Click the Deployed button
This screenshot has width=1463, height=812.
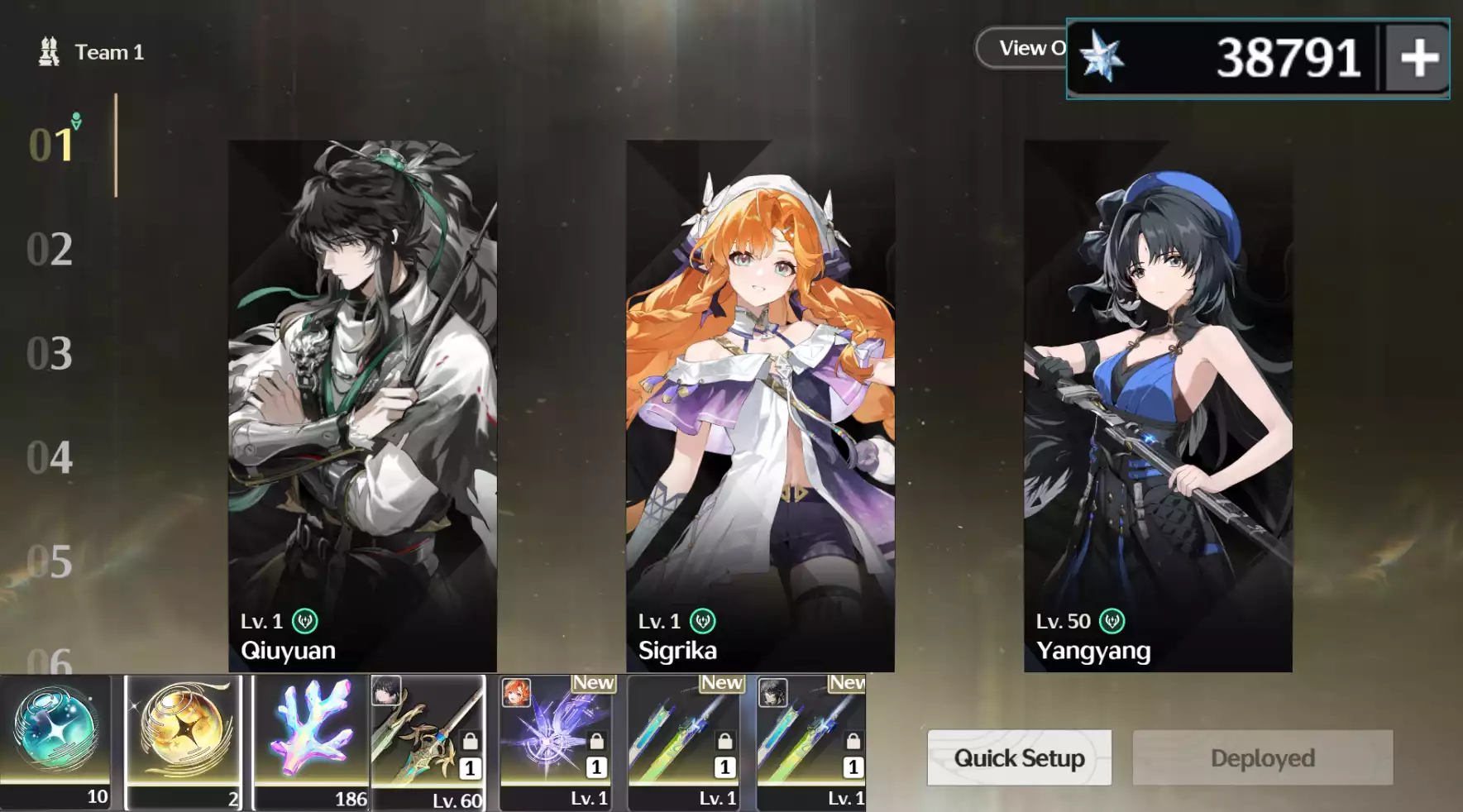coord(1262,757)
